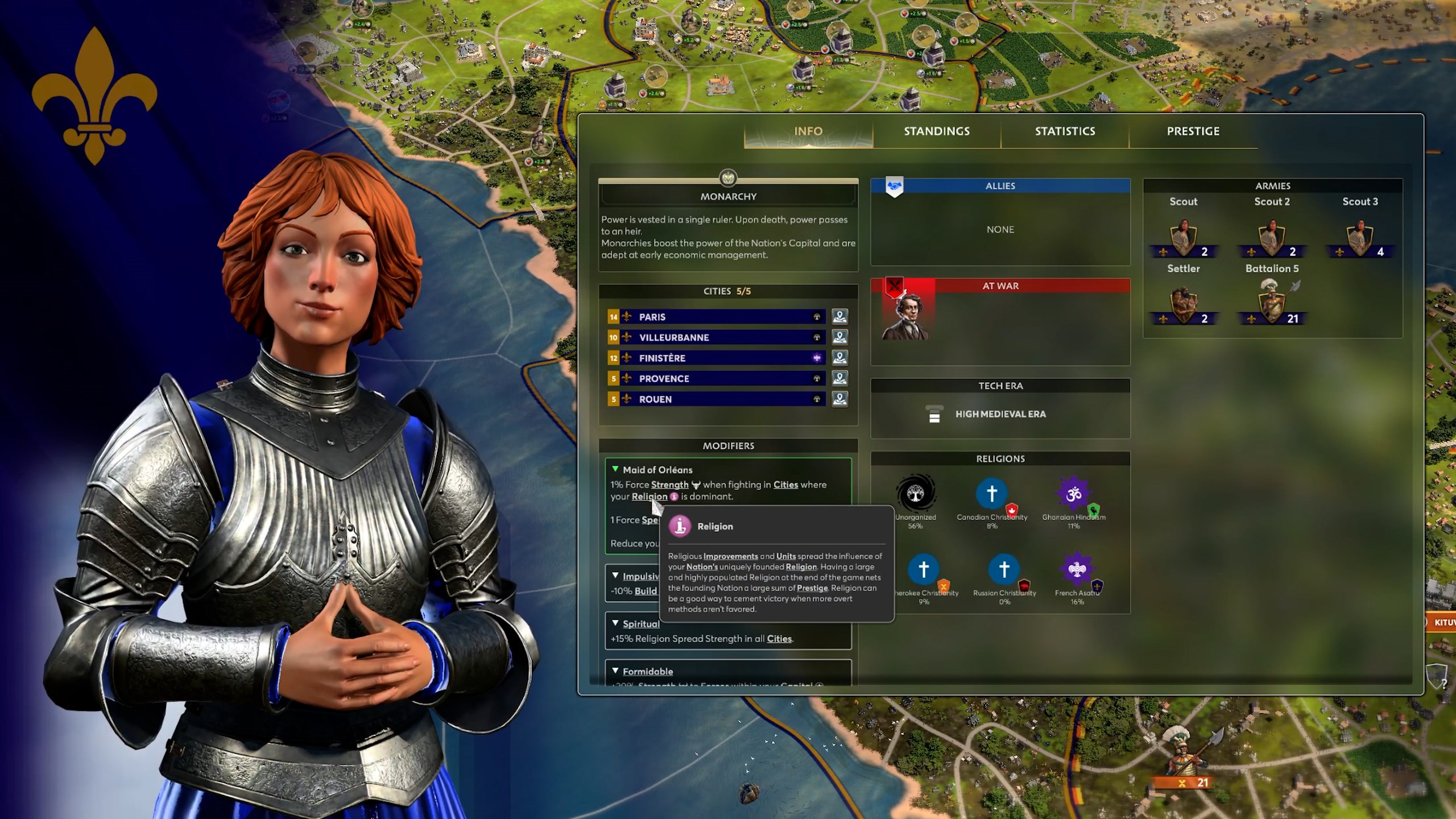Select the Info tab
The width and height of the screenshot is (1456, 819).
pyautogui.click(x=808, y=131)
